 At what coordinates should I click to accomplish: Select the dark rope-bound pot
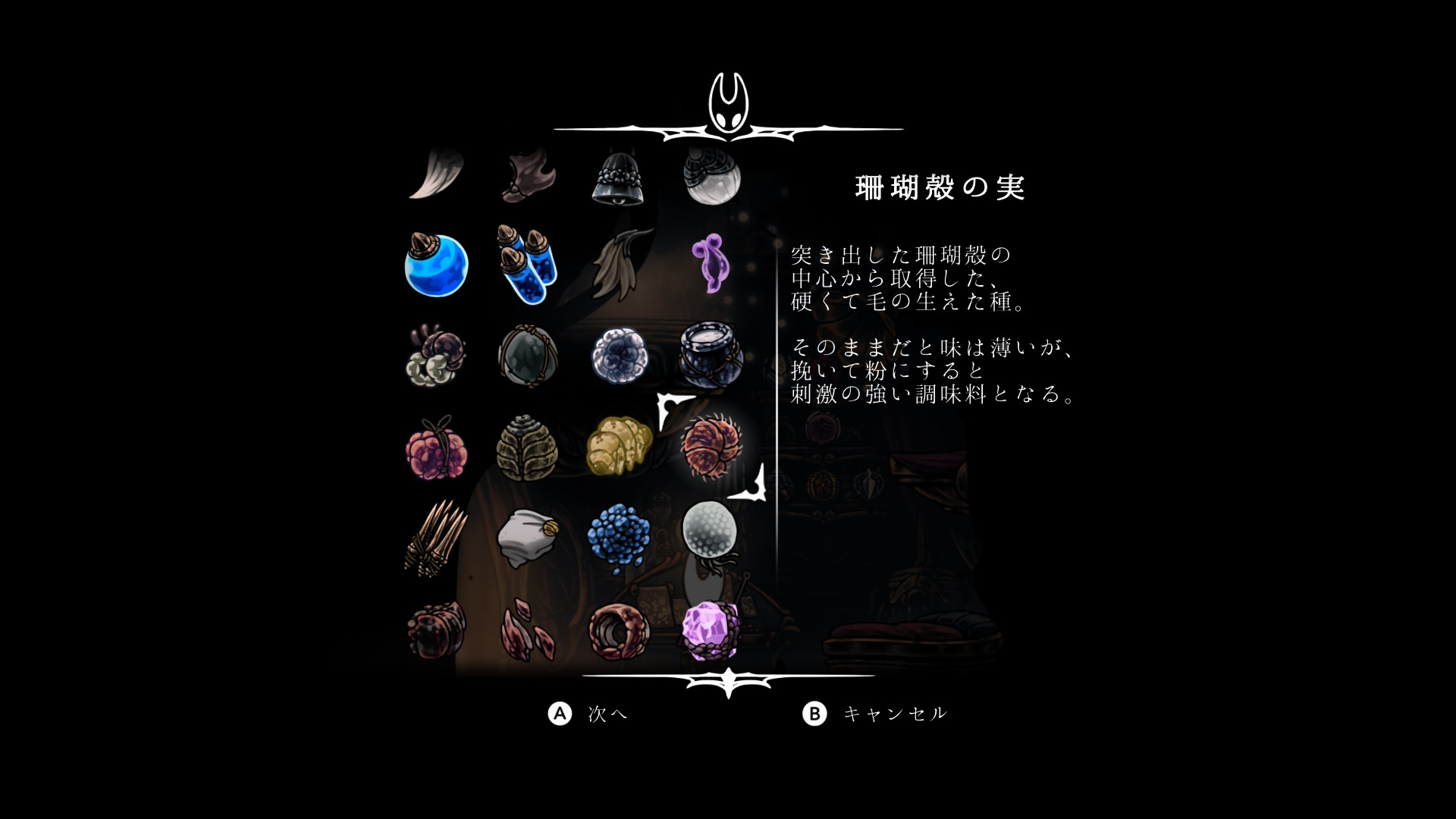coord(711,356)
